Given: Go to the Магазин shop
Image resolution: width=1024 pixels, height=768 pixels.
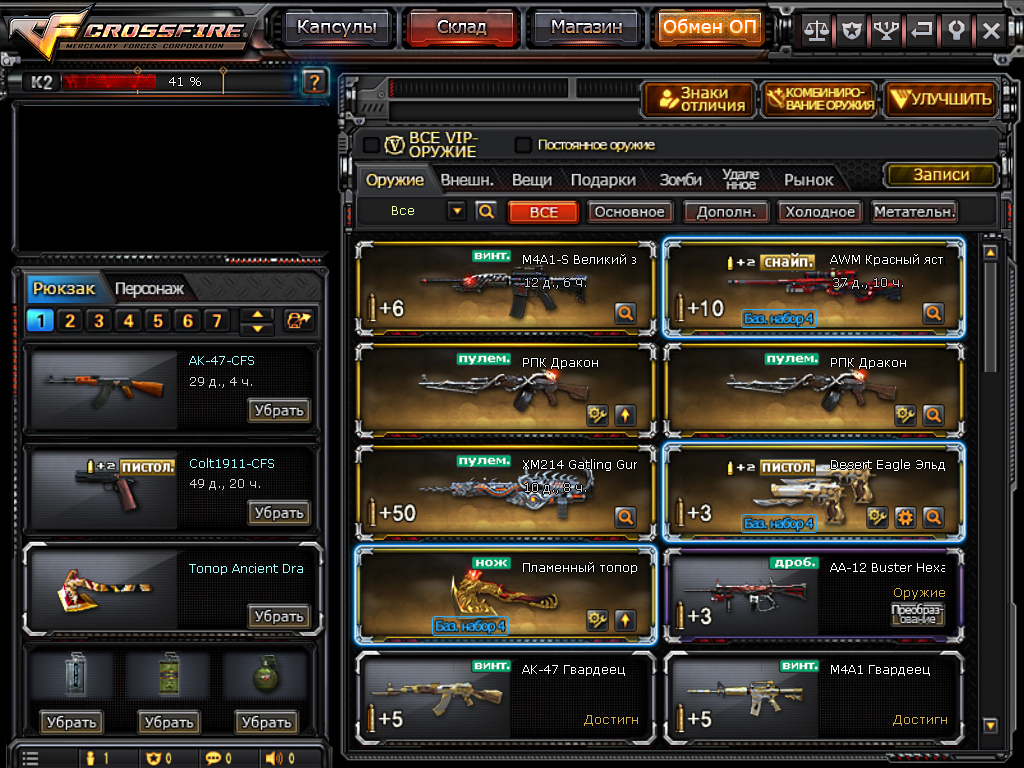Looking at the screenshot, I should (x=585, y=28).
